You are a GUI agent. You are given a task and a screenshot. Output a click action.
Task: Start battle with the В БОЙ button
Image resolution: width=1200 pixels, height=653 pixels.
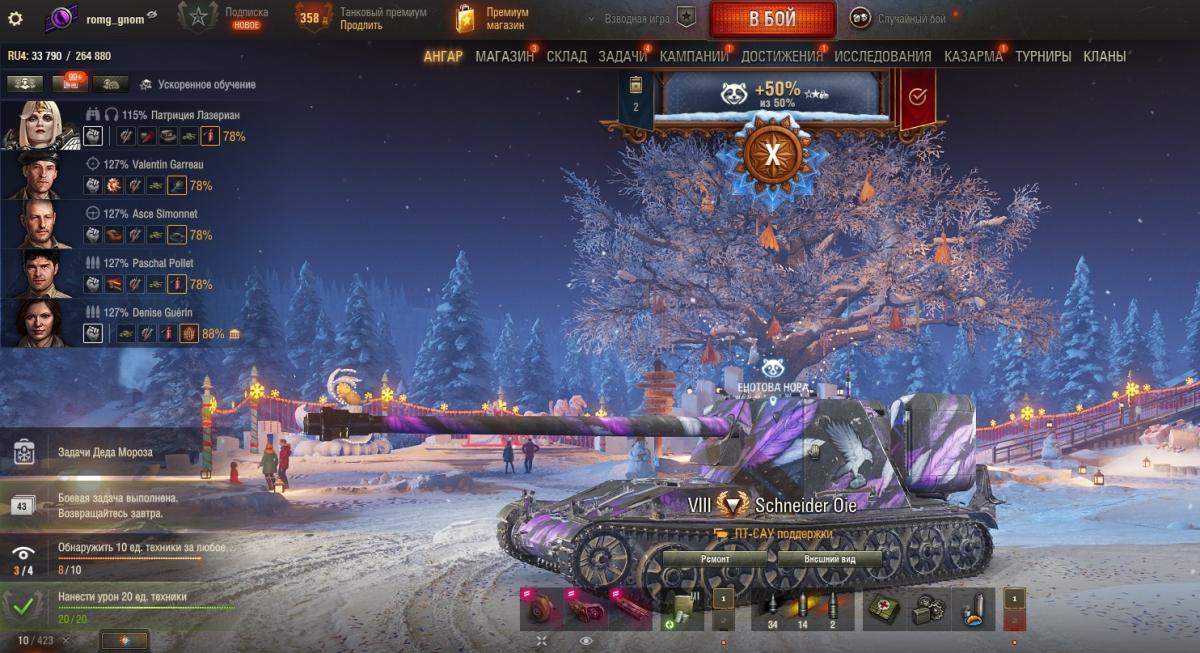772,20
